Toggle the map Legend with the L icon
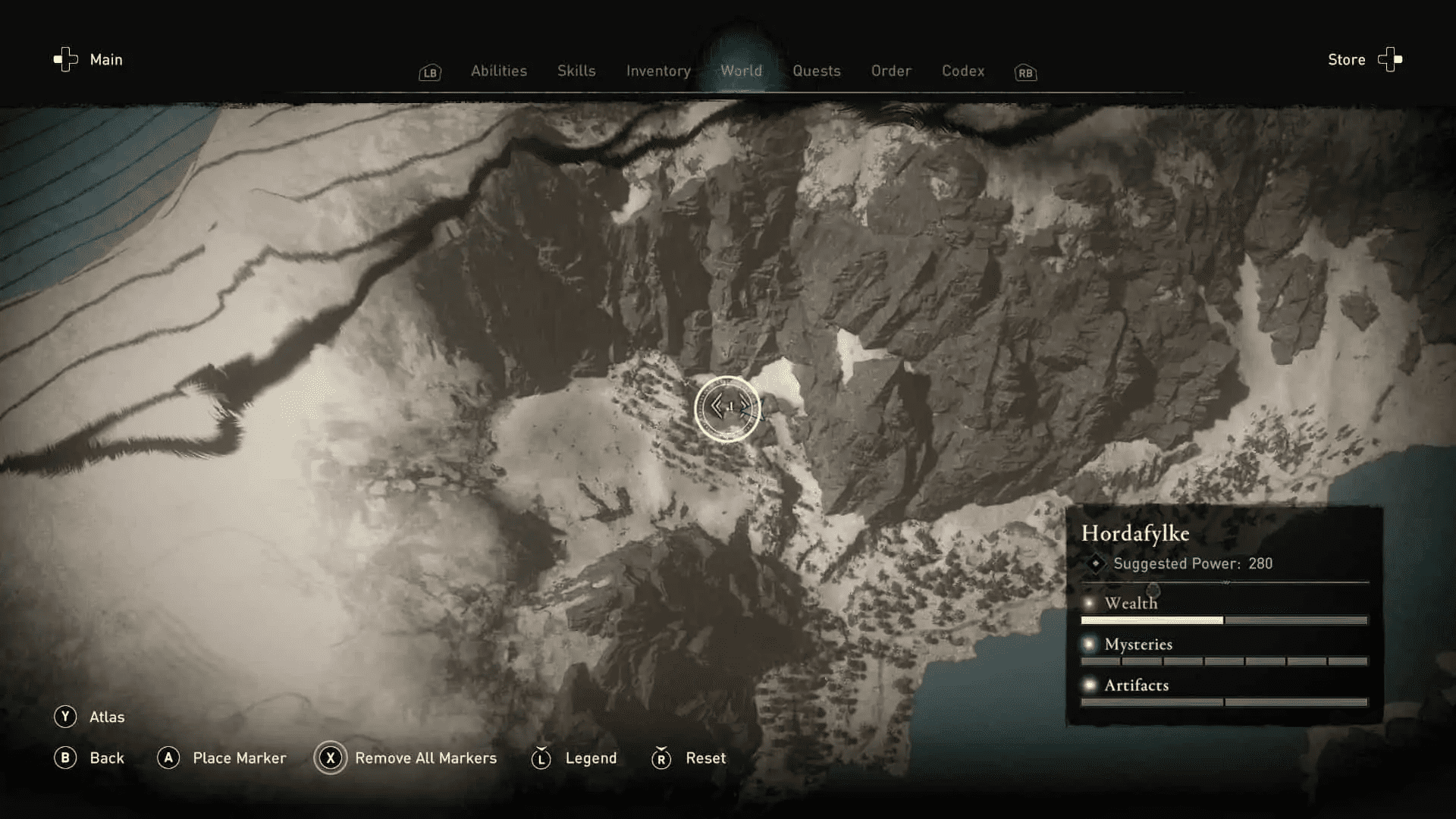This screenshot has height=819, width=1456. 541,758
